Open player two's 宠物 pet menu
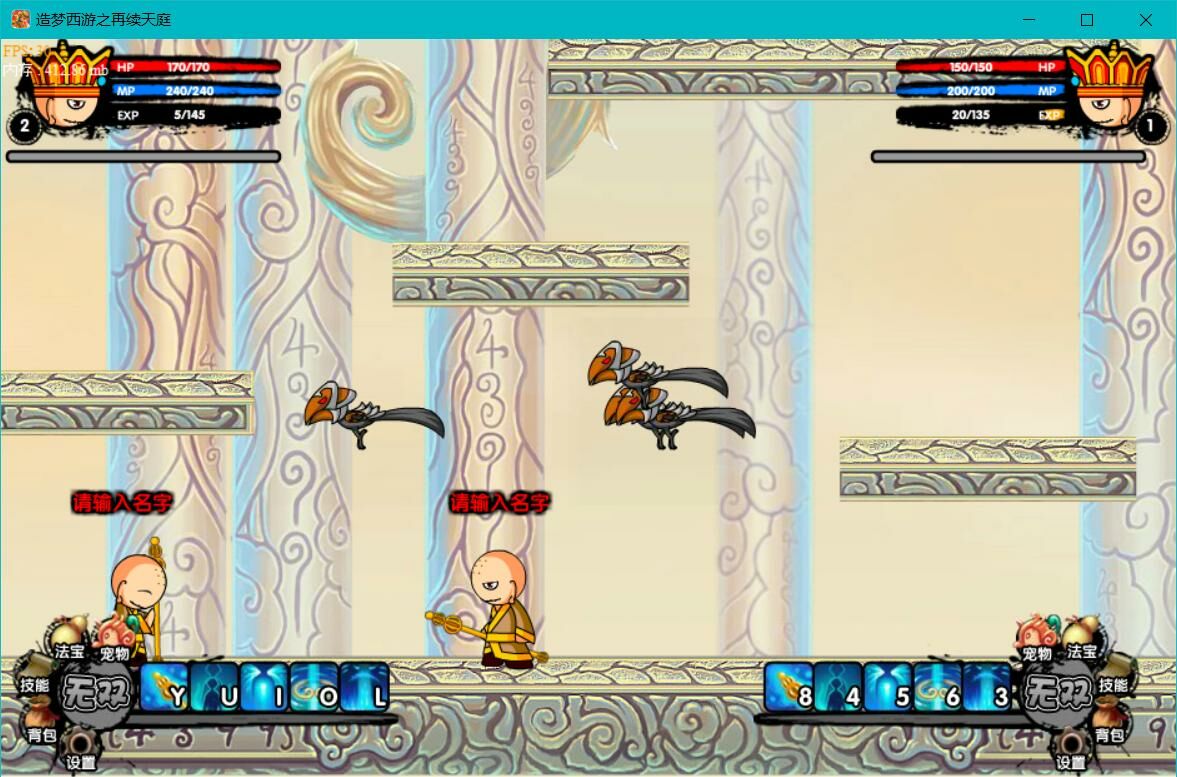This screenshot has height=777, width=1177. (x=1036, y=640)
